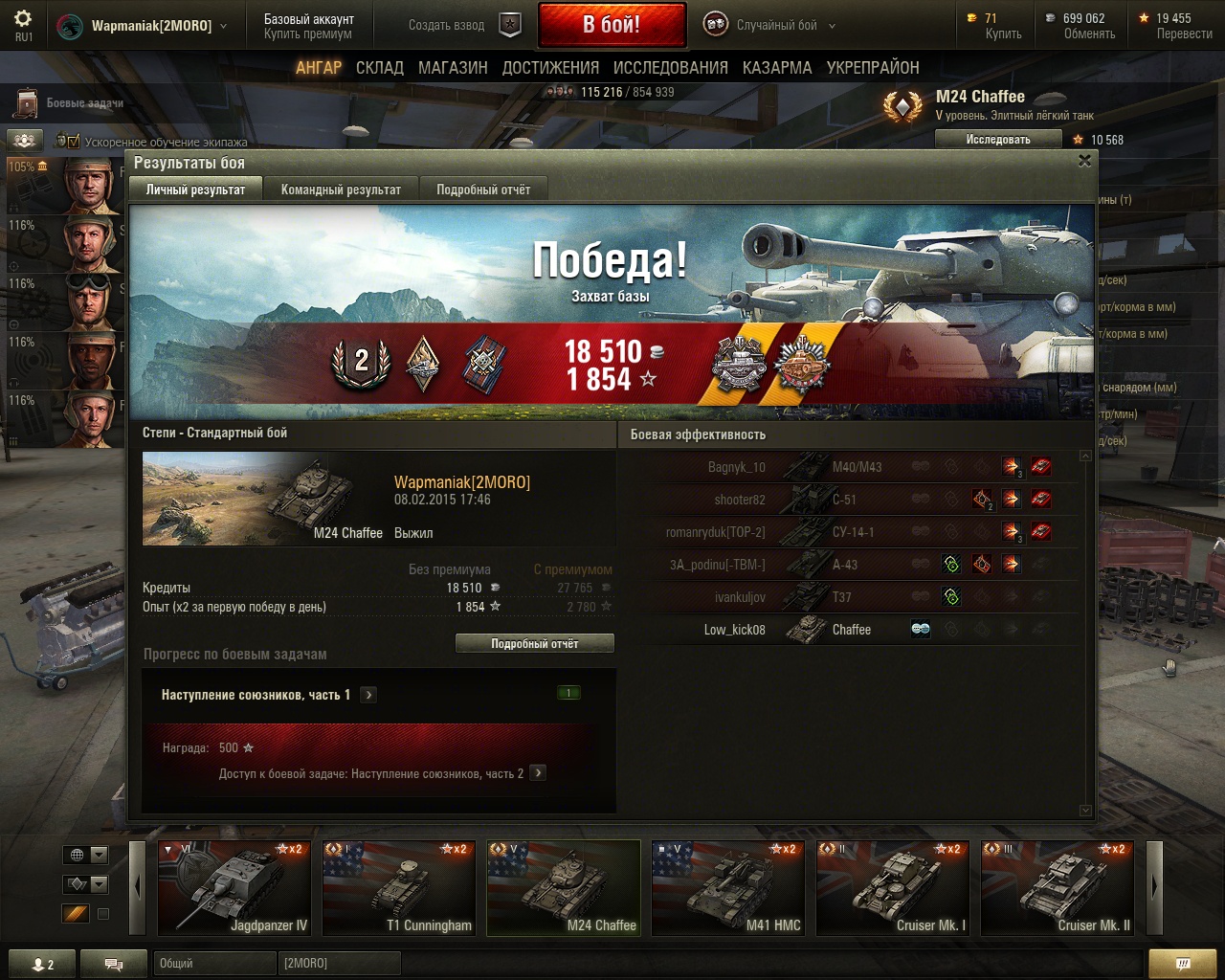Viewport: 1225px width, 980px height.
Task: Open the УКРЕПРАЙОН menu
Action: tap(873, 68)
